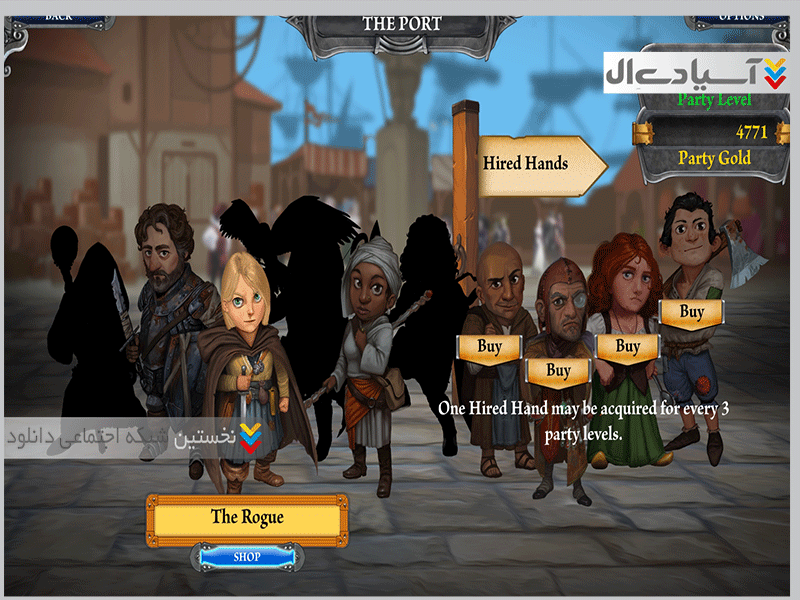Buy the axe-carrying boy hired hand
800x600 pixels.
tap(692, 312)
